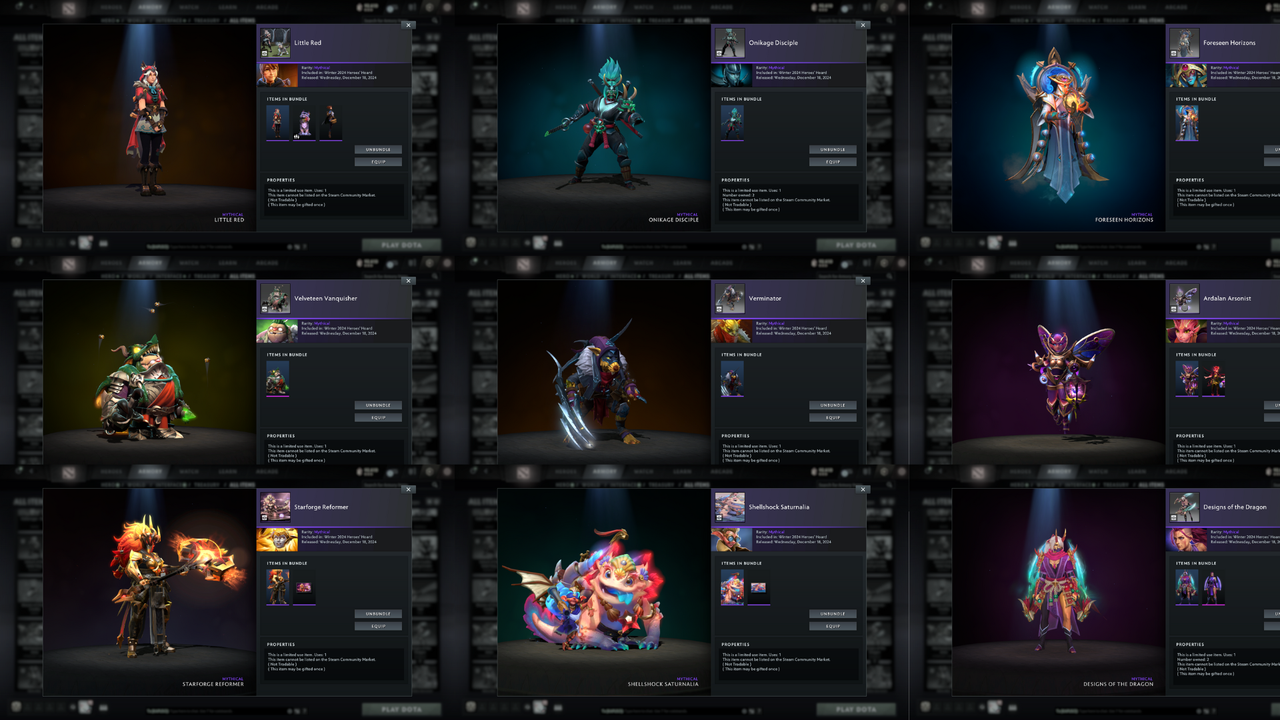This screenshot has height=720, width=1280.
Task: Click TREASURY in the breadcrumb navigation
Action: (204, 19)
